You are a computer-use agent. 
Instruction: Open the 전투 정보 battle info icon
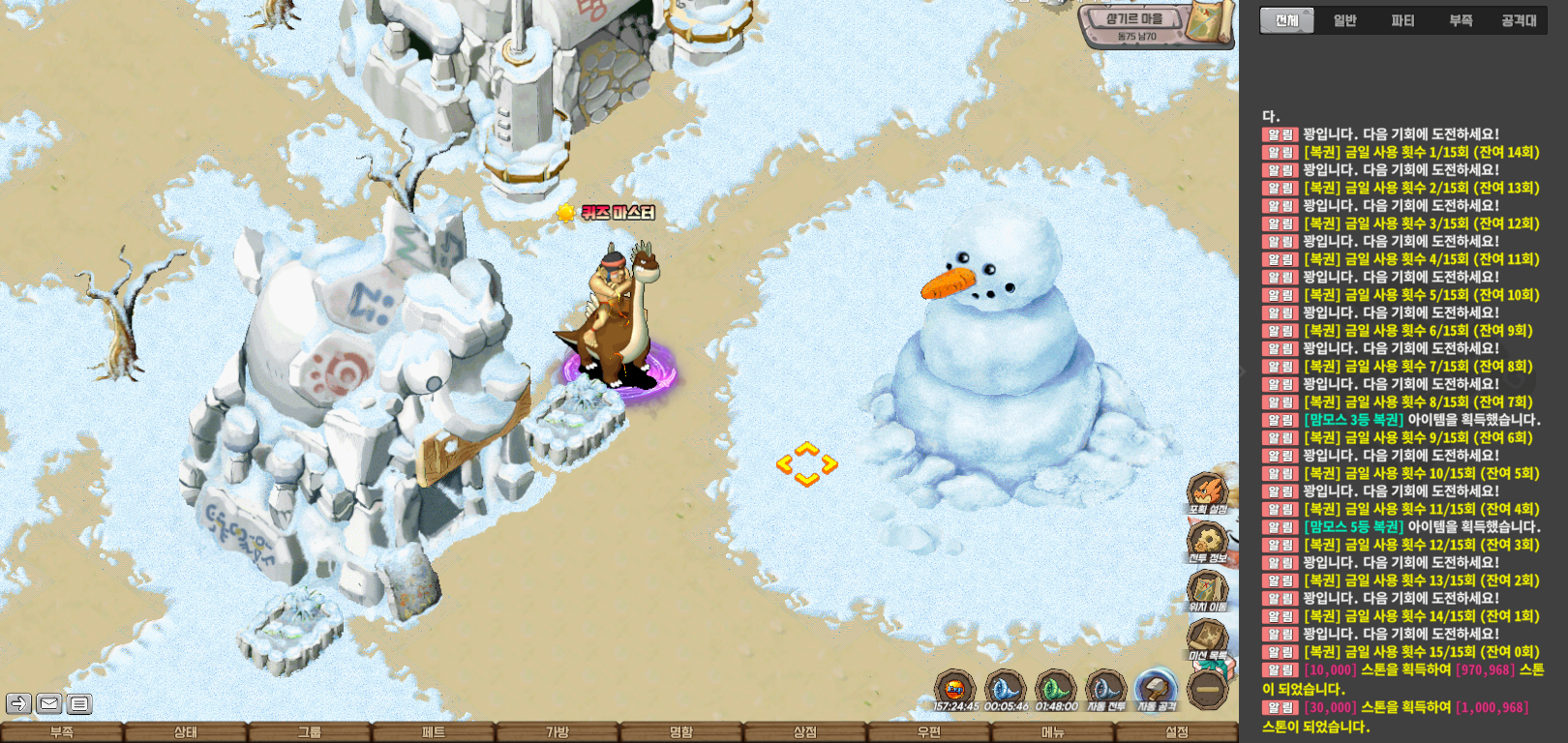coord(1207,542)
